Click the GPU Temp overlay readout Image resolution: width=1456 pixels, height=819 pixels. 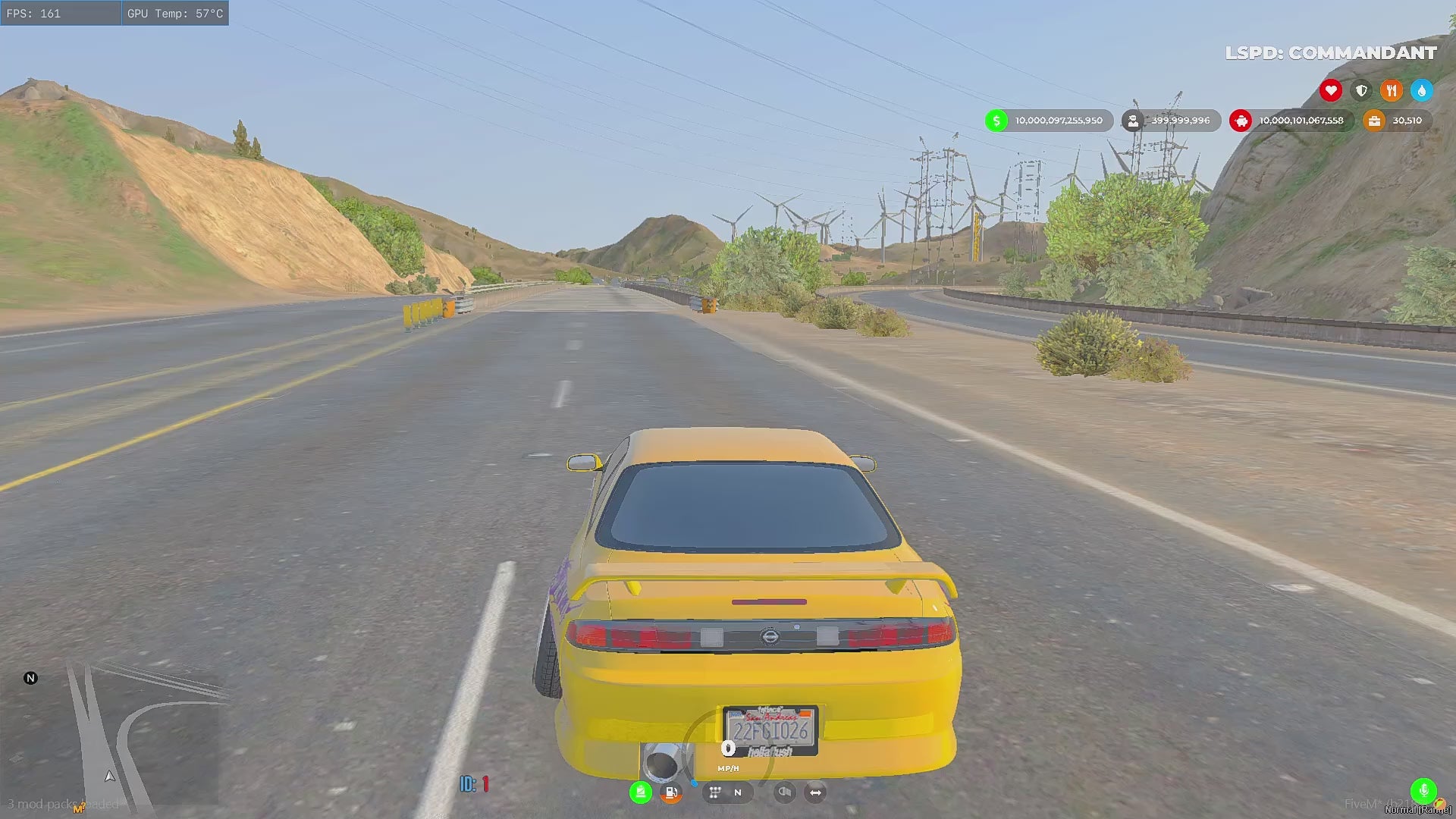175,13
